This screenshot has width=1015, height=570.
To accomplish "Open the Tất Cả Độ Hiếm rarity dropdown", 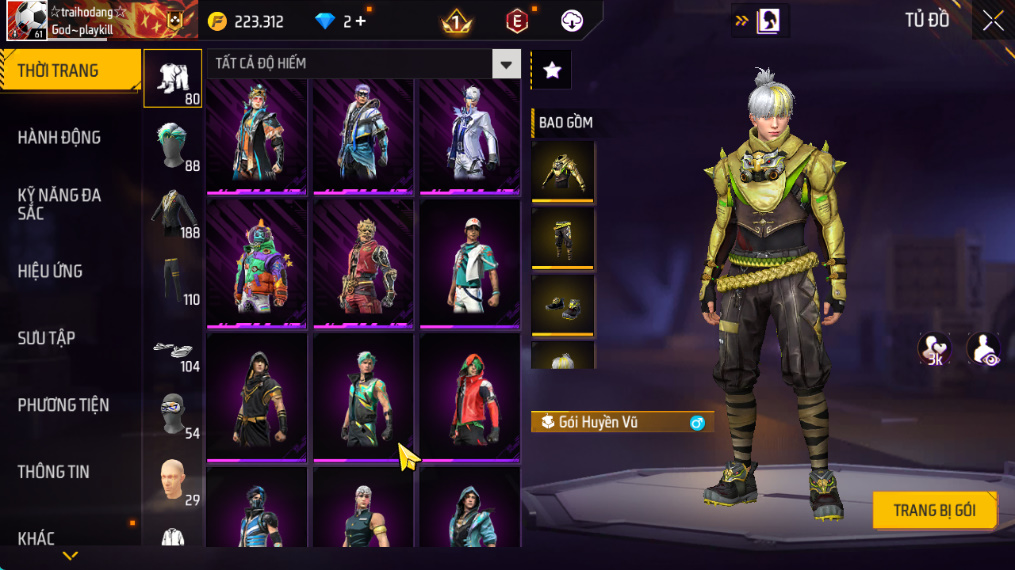I will tap(506, 64).
